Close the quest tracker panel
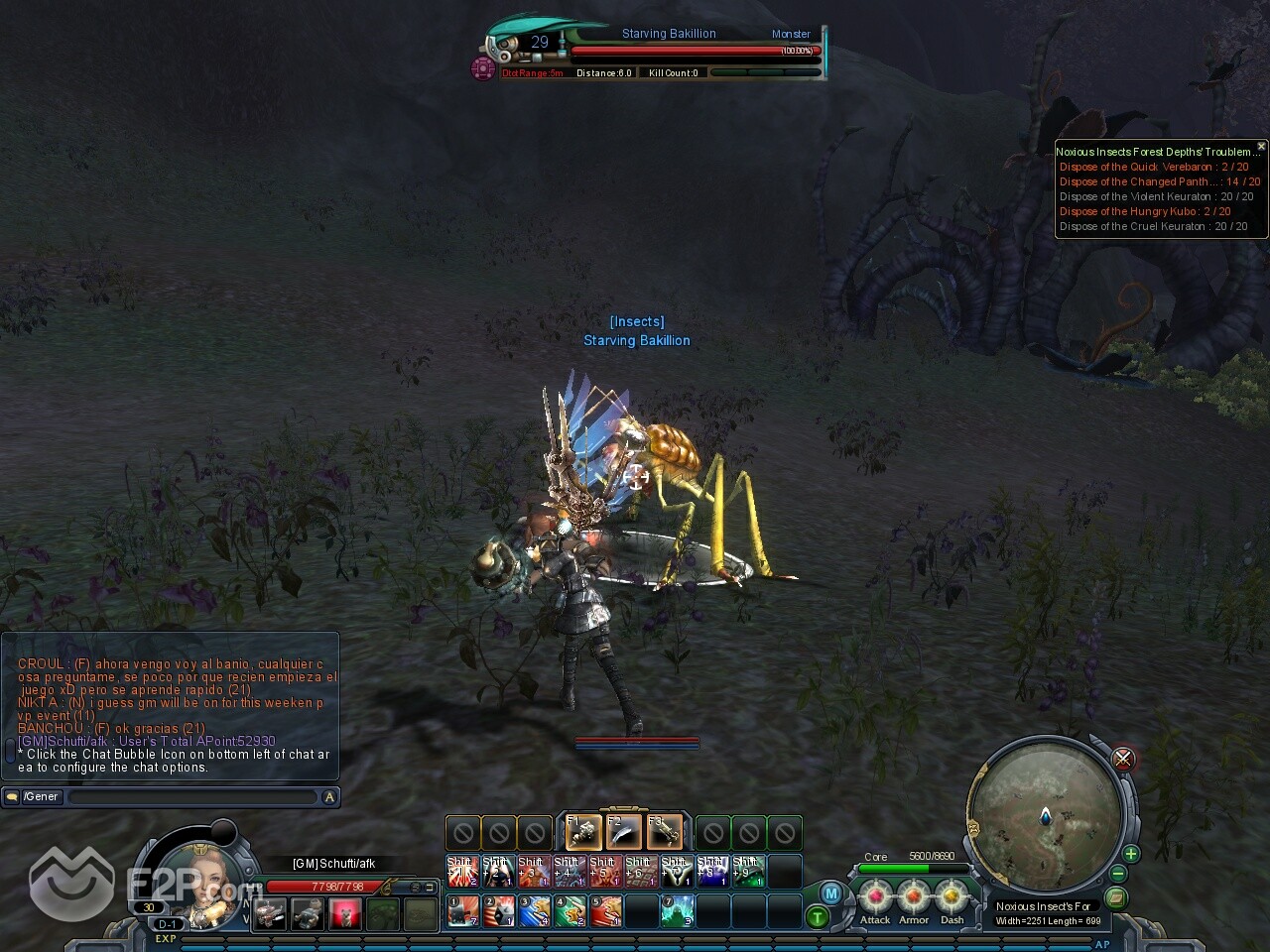Screen dimensions: 1270x952 tap(1261, 146)
